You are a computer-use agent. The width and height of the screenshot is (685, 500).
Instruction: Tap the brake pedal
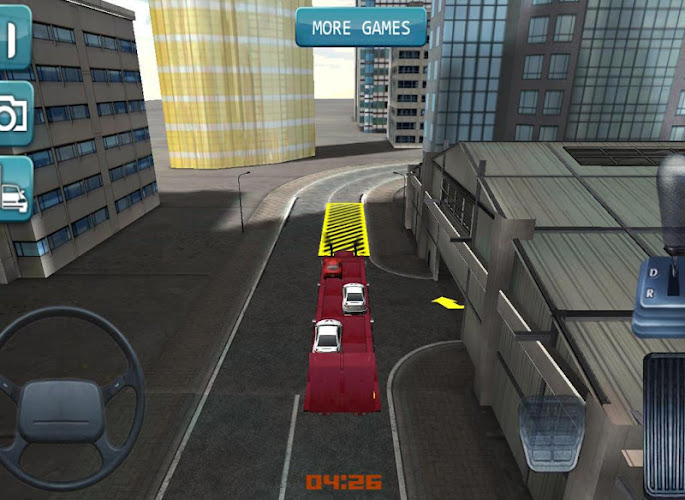(552, 432)
